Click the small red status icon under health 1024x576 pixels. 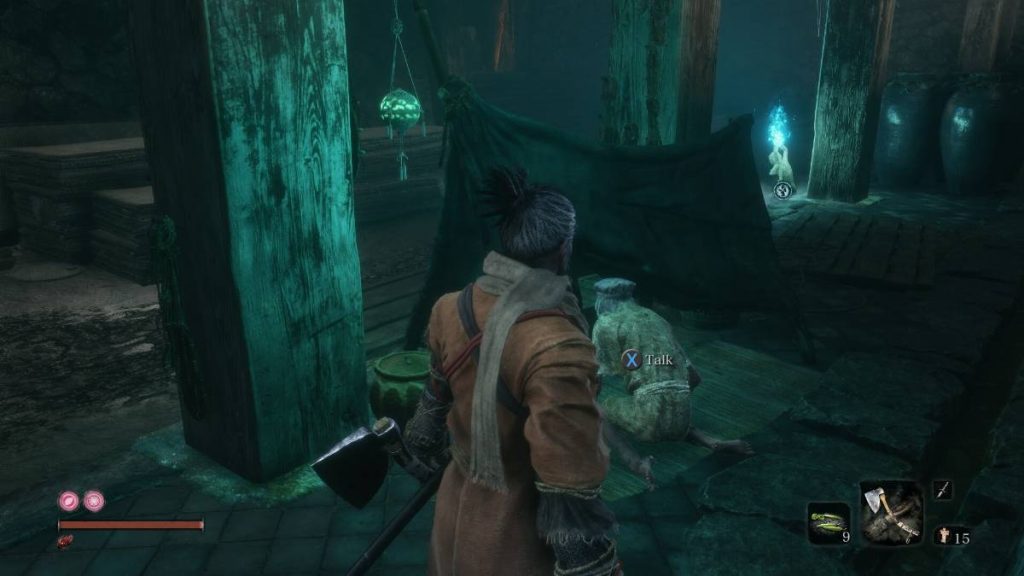tap(67, 541)
